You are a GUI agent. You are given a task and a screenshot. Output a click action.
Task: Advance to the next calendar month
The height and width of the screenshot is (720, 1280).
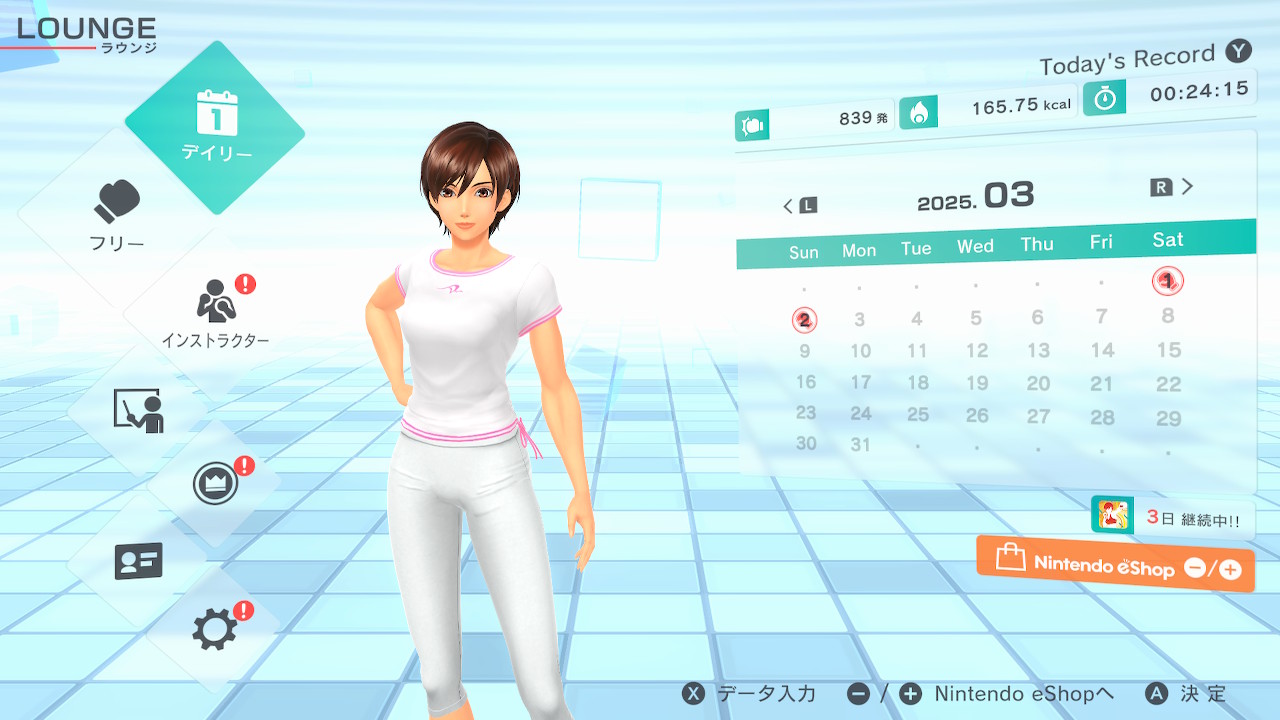coord(1173,187)
